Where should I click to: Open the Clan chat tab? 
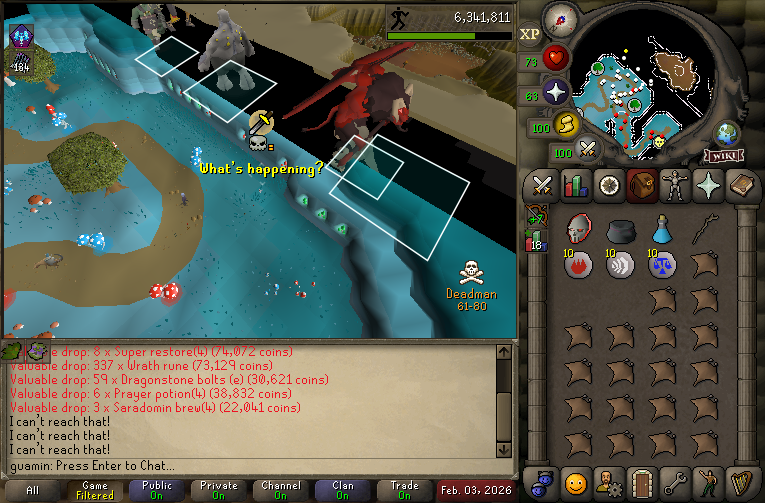point(343,490)
